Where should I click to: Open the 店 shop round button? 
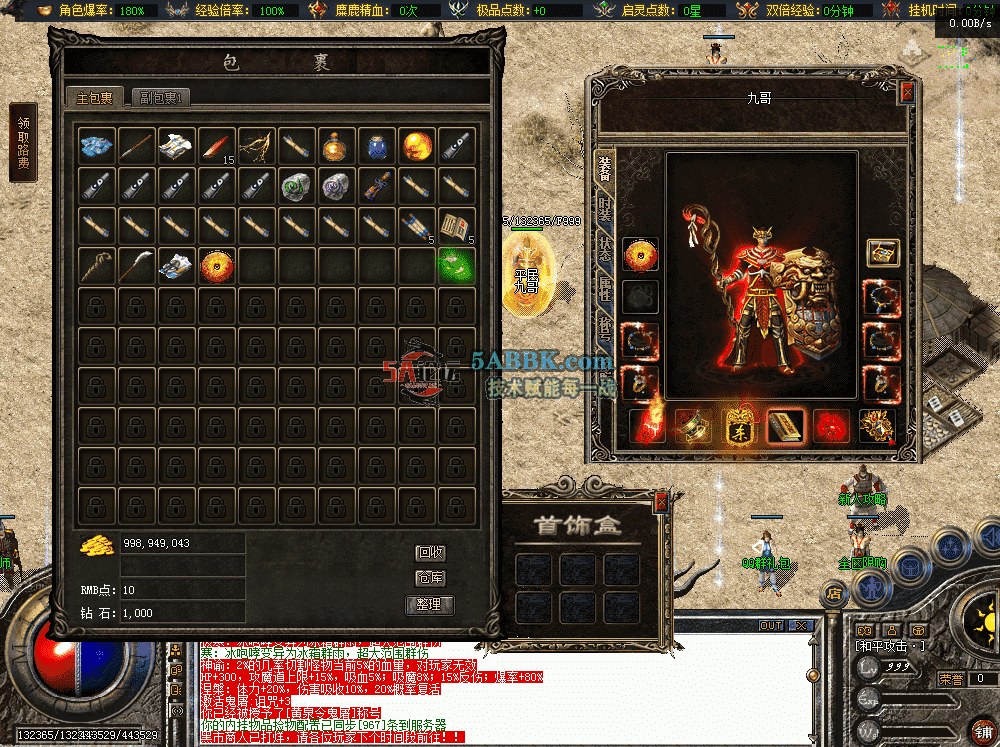[x=833, y=593]
